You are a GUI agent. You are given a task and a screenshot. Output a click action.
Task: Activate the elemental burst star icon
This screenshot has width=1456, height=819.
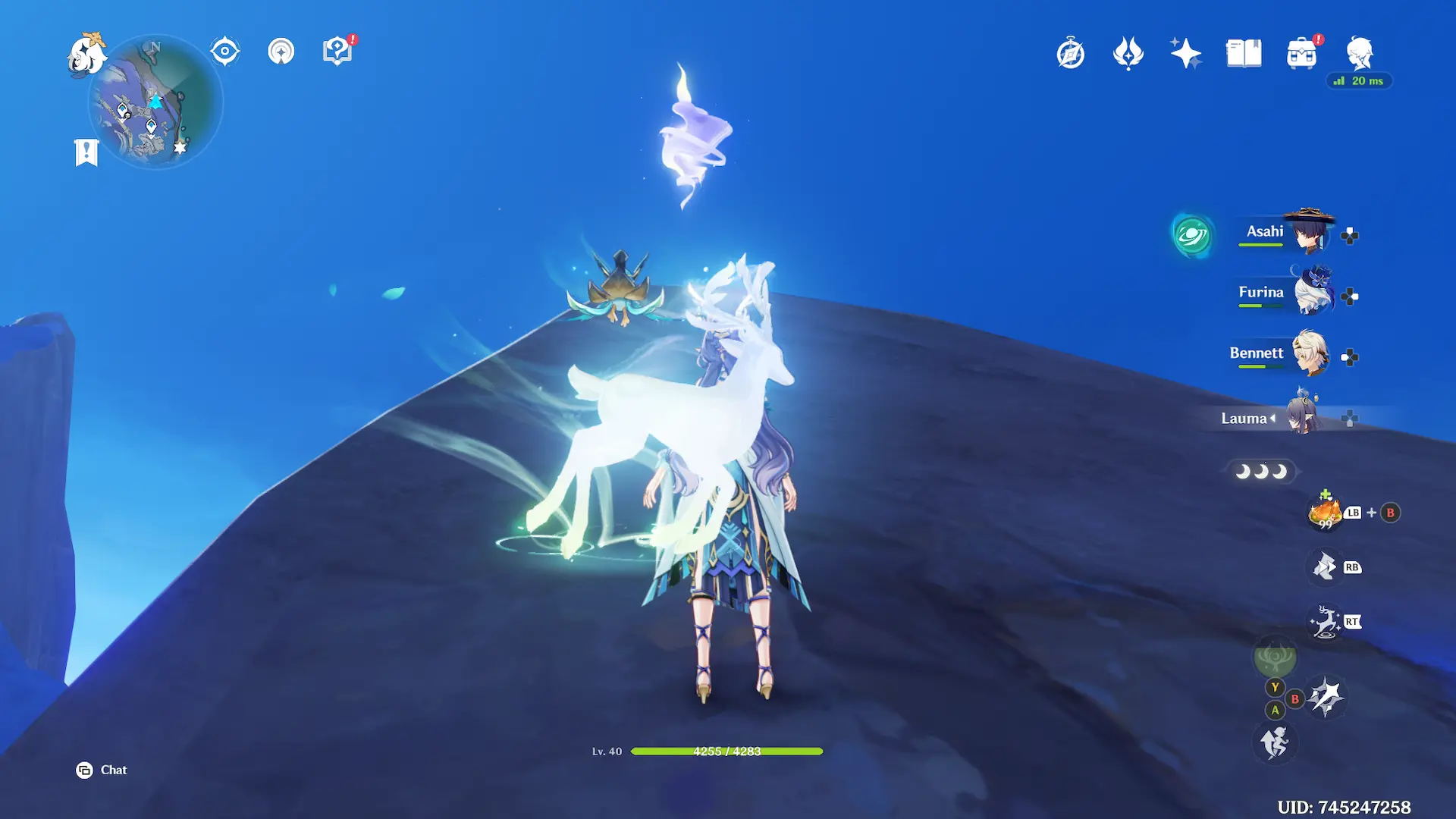tap(1326, 696)
